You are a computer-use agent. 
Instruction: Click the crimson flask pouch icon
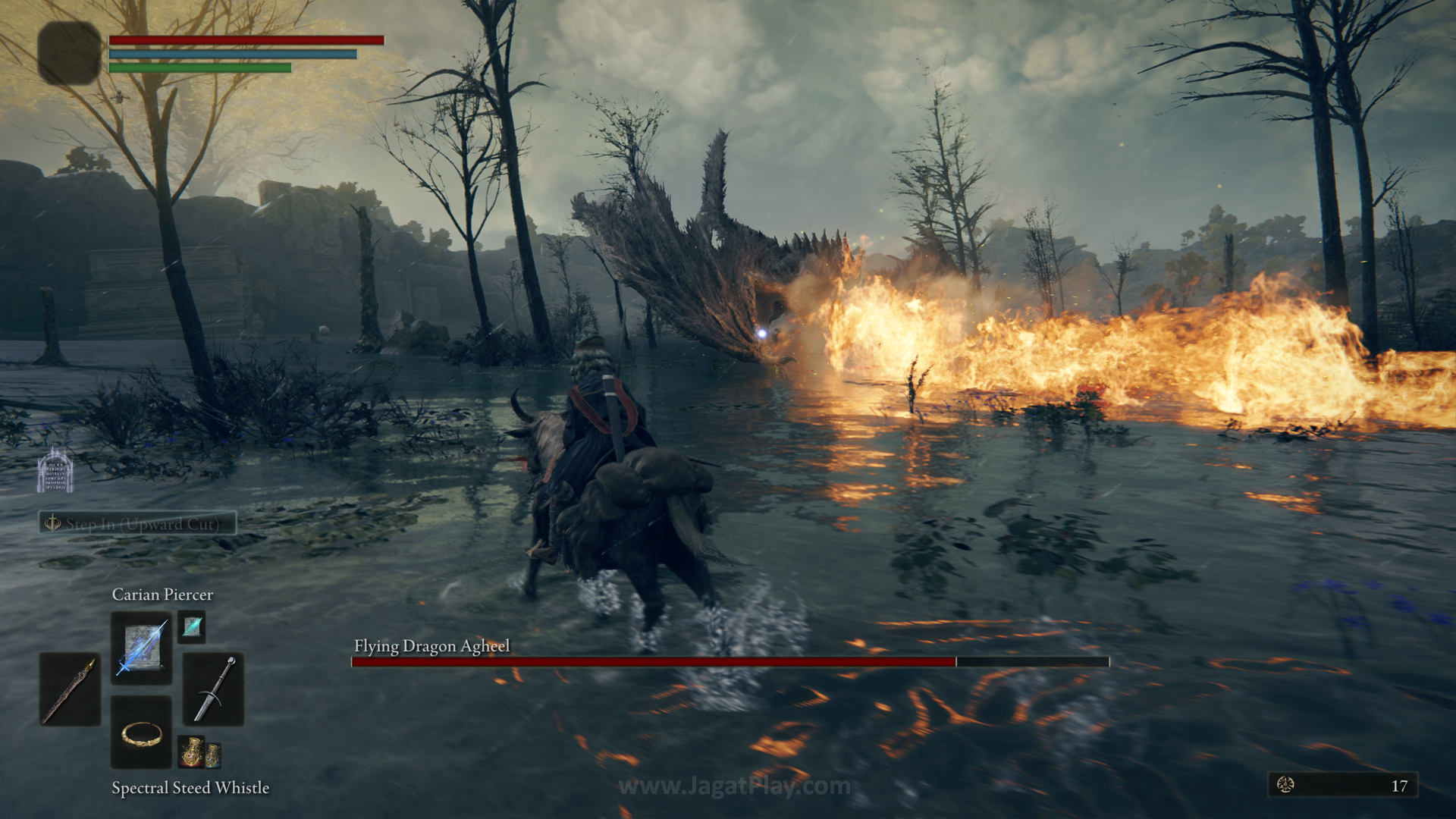coord(190,752)
